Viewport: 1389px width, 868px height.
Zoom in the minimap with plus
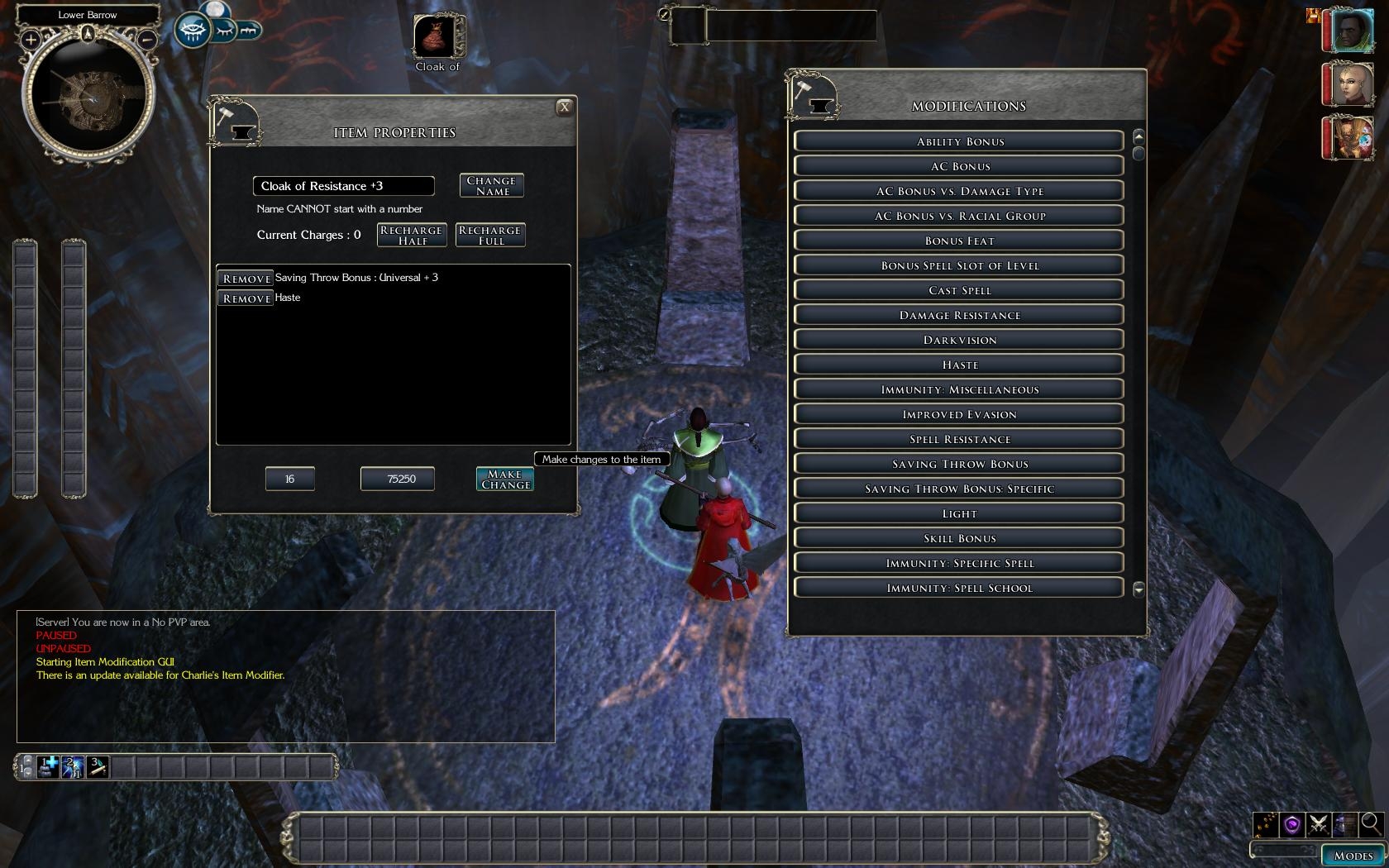31,39
